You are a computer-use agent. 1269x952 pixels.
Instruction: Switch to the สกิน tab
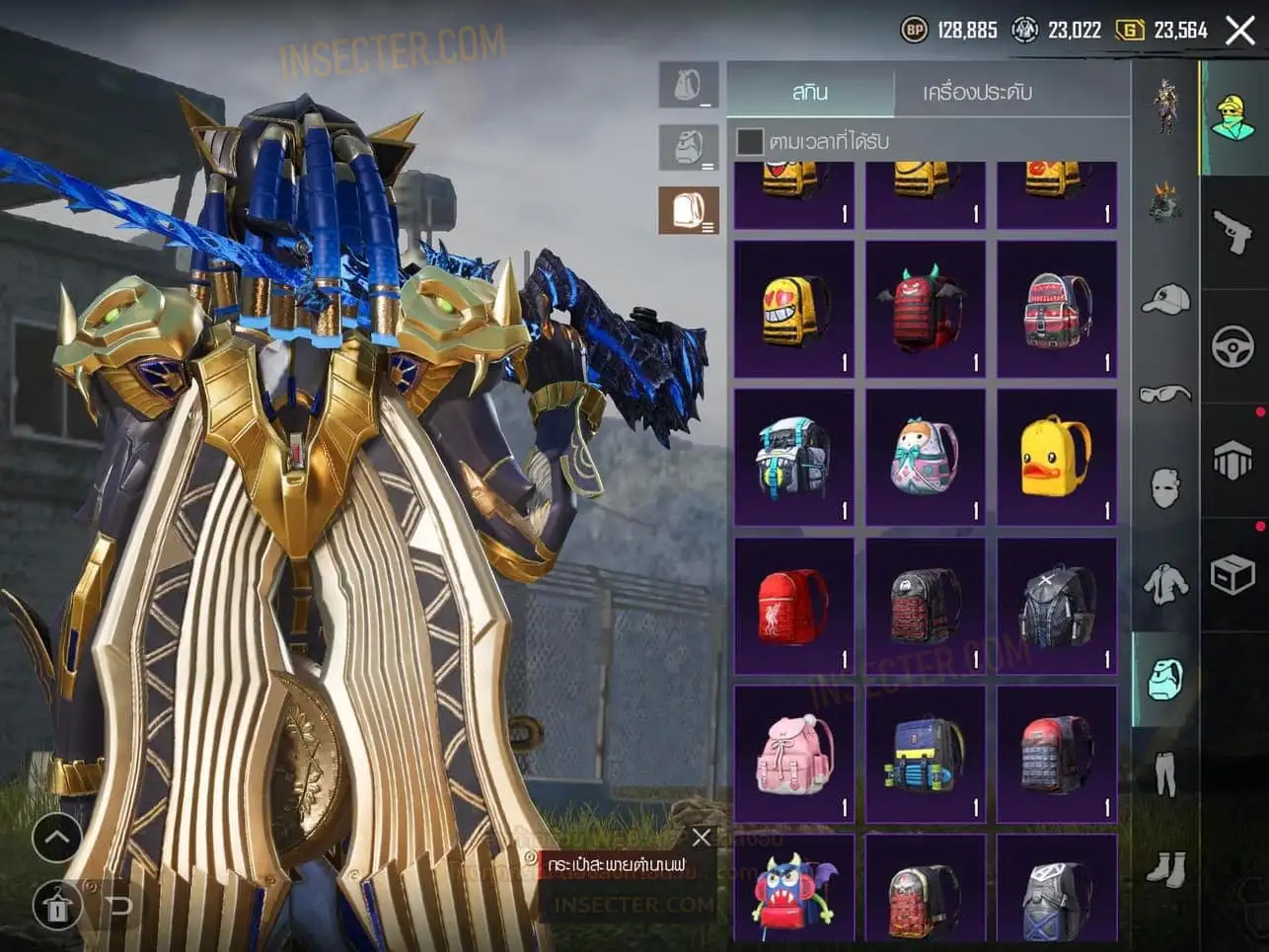[810, 92]
